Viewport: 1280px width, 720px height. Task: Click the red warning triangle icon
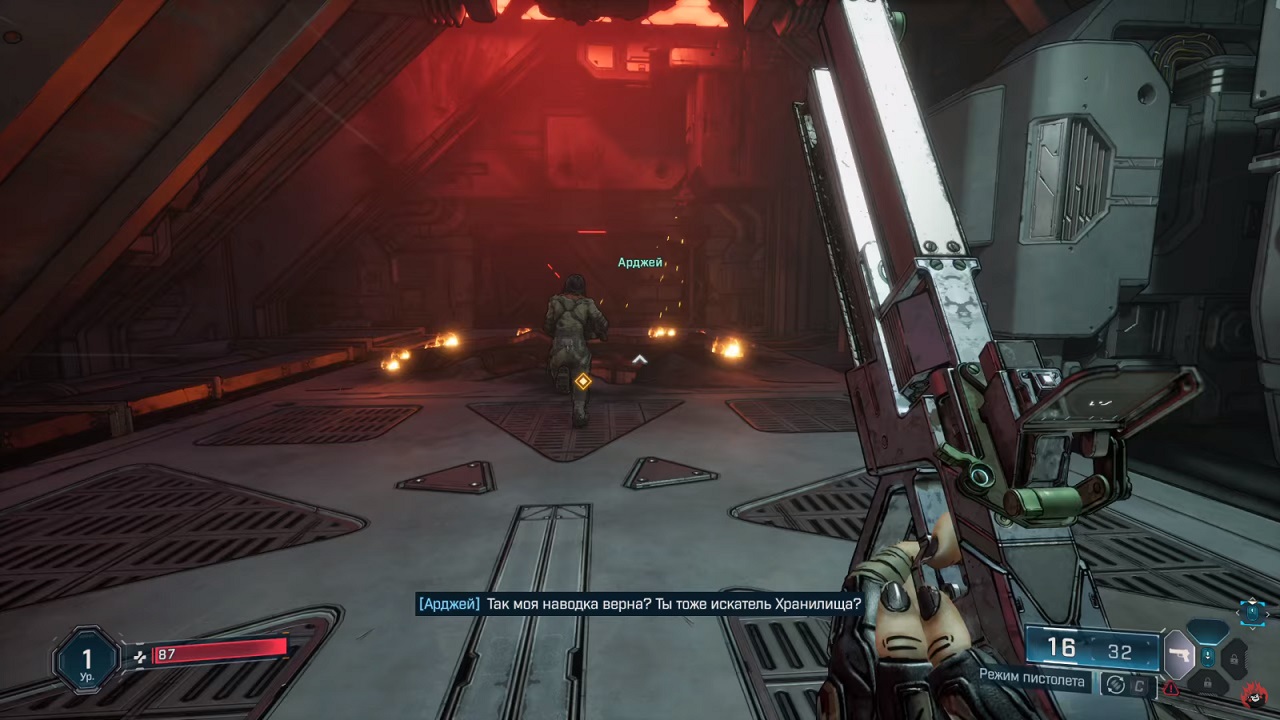coord(1170,688)
